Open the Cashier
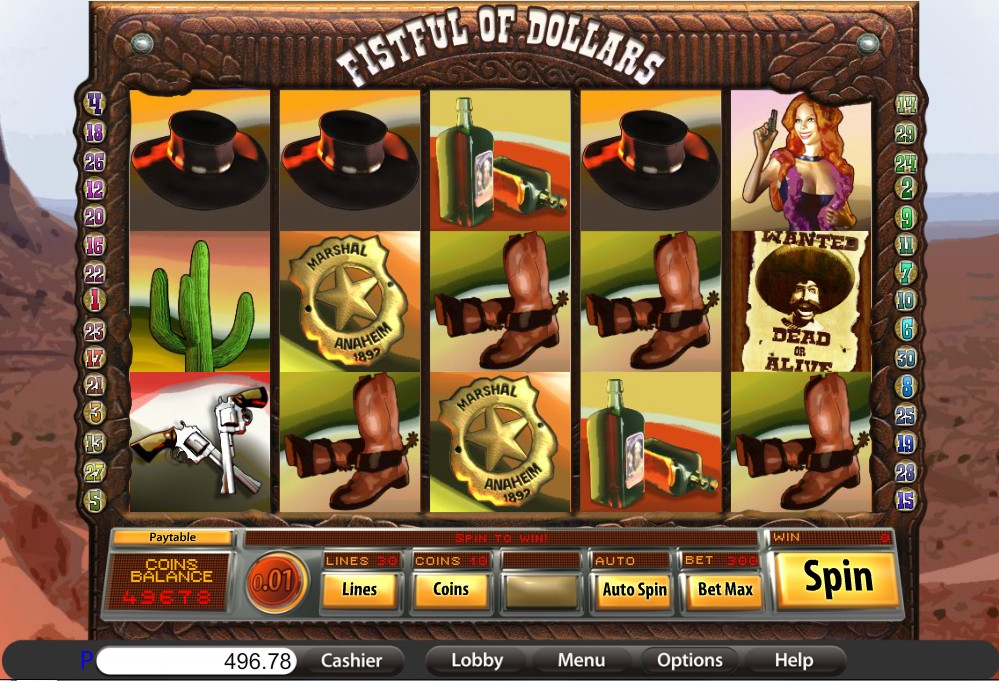Viewport: 999px width, 681px height. pos(351,660)
